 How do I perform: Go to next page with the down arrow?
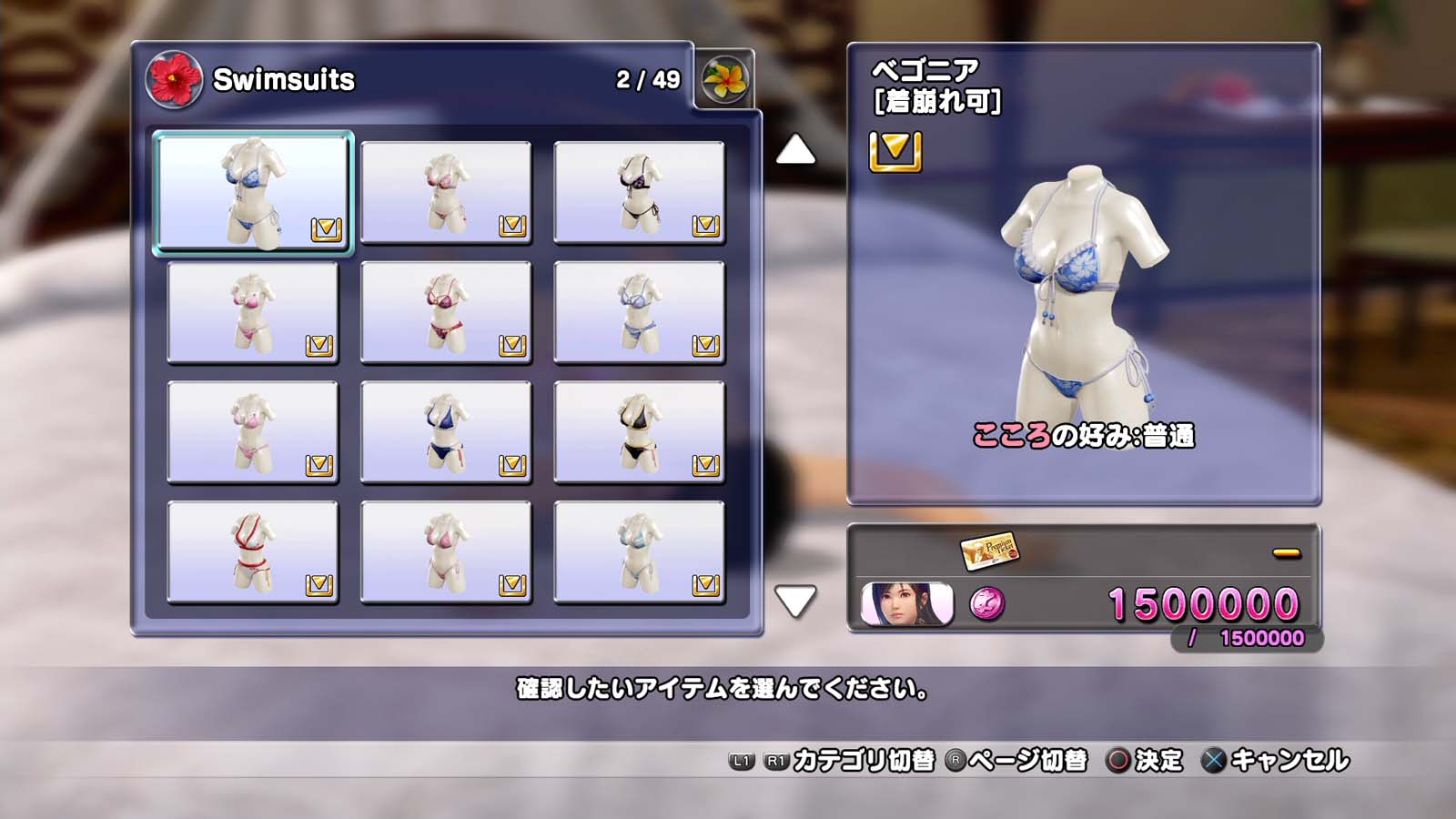(795, 601)
